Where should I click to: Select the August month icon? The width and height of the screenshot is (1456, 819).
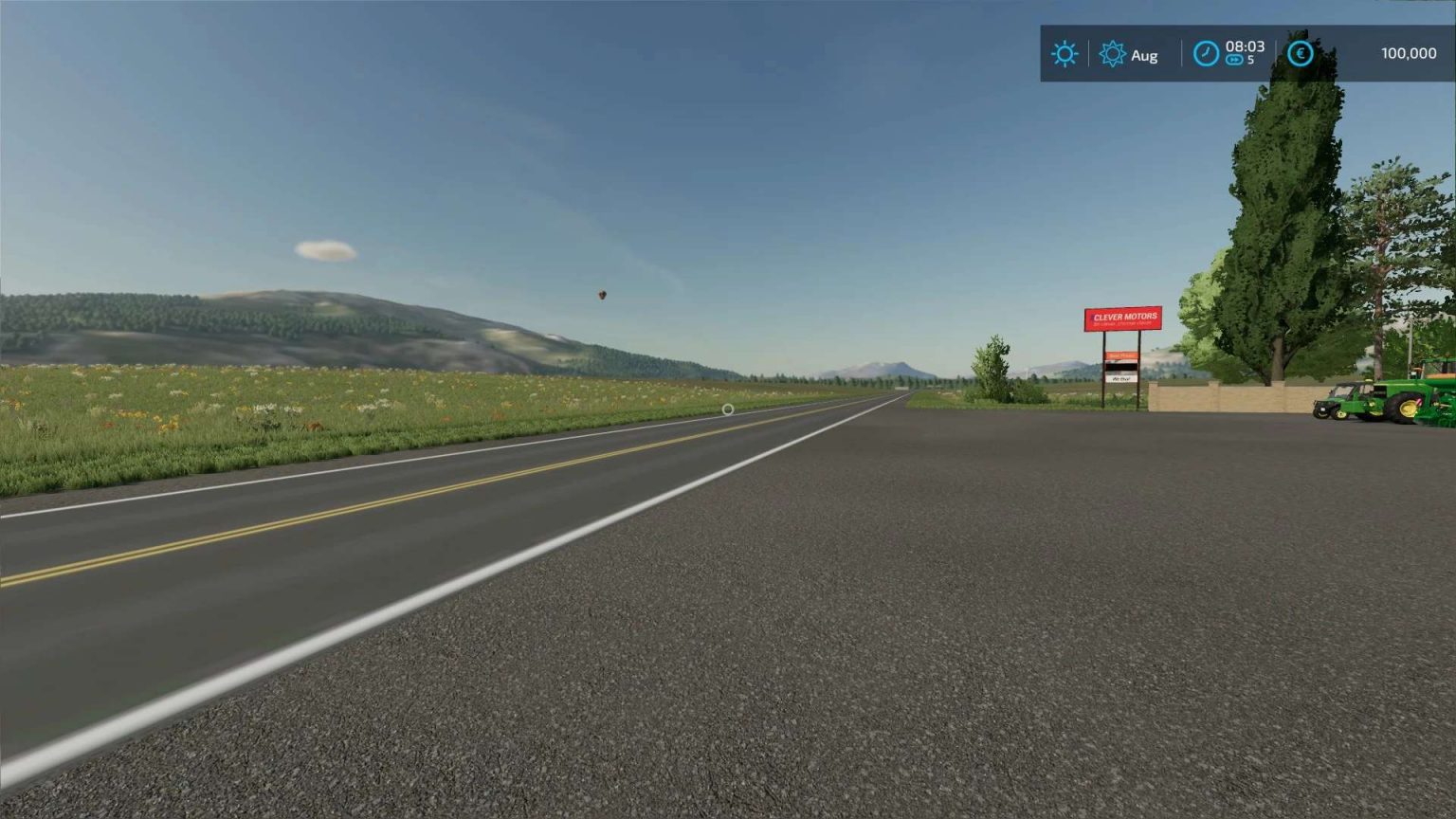[1114, 53]
